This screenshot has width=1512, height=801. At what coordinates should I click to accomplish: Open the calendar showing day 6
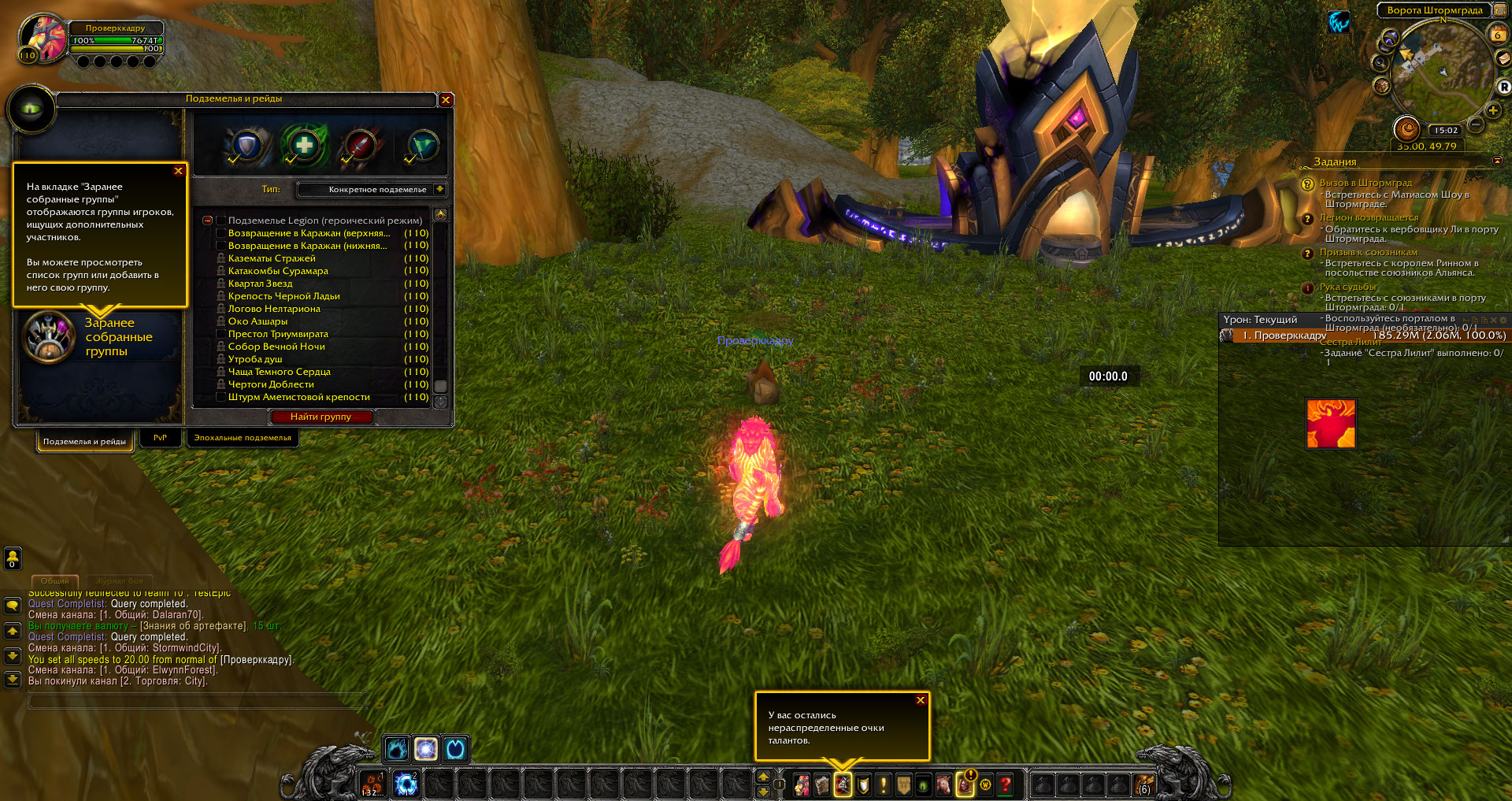click(1497, 34)
